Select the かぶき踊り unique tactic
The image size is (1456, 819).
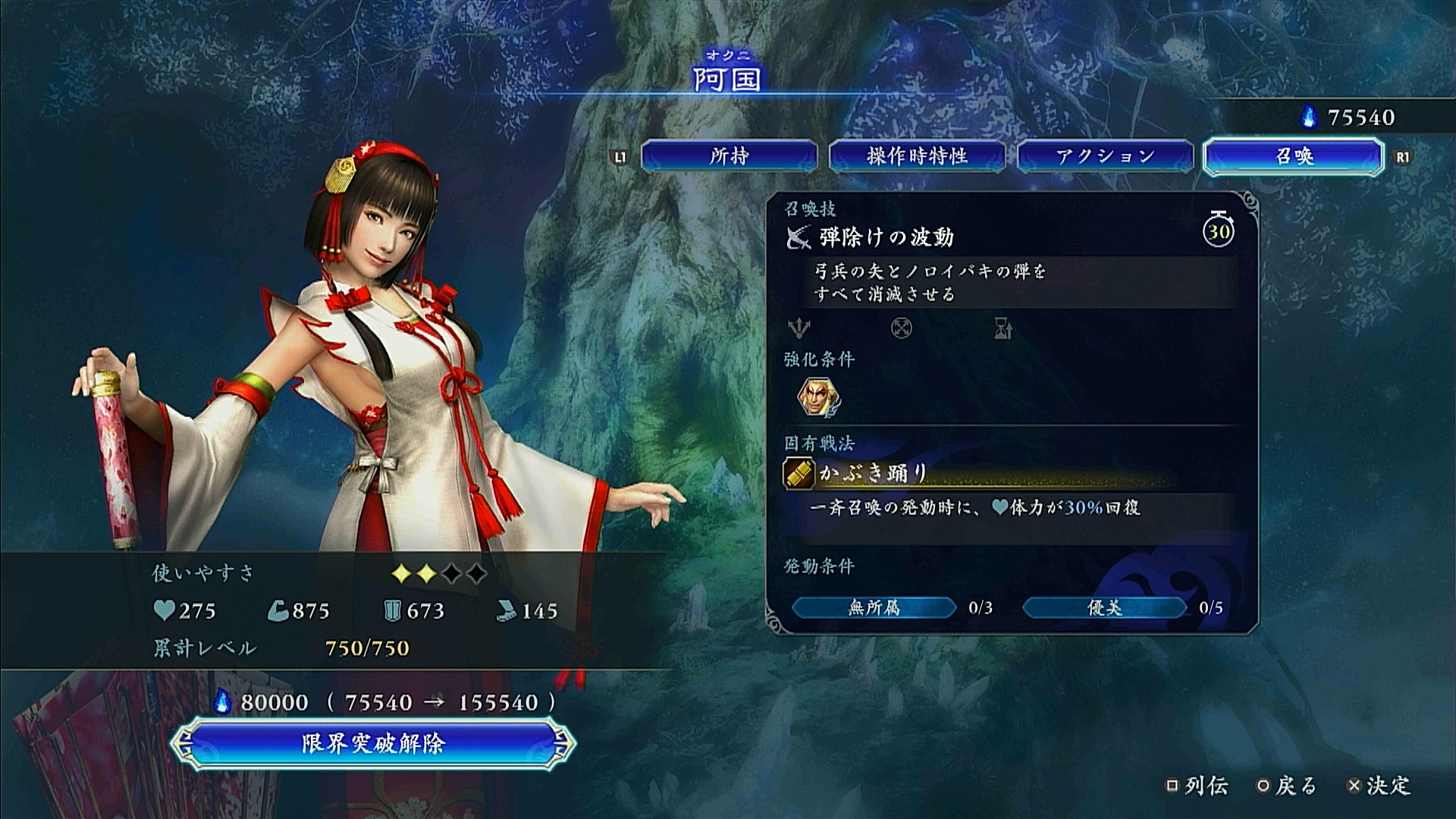point(874,474)
